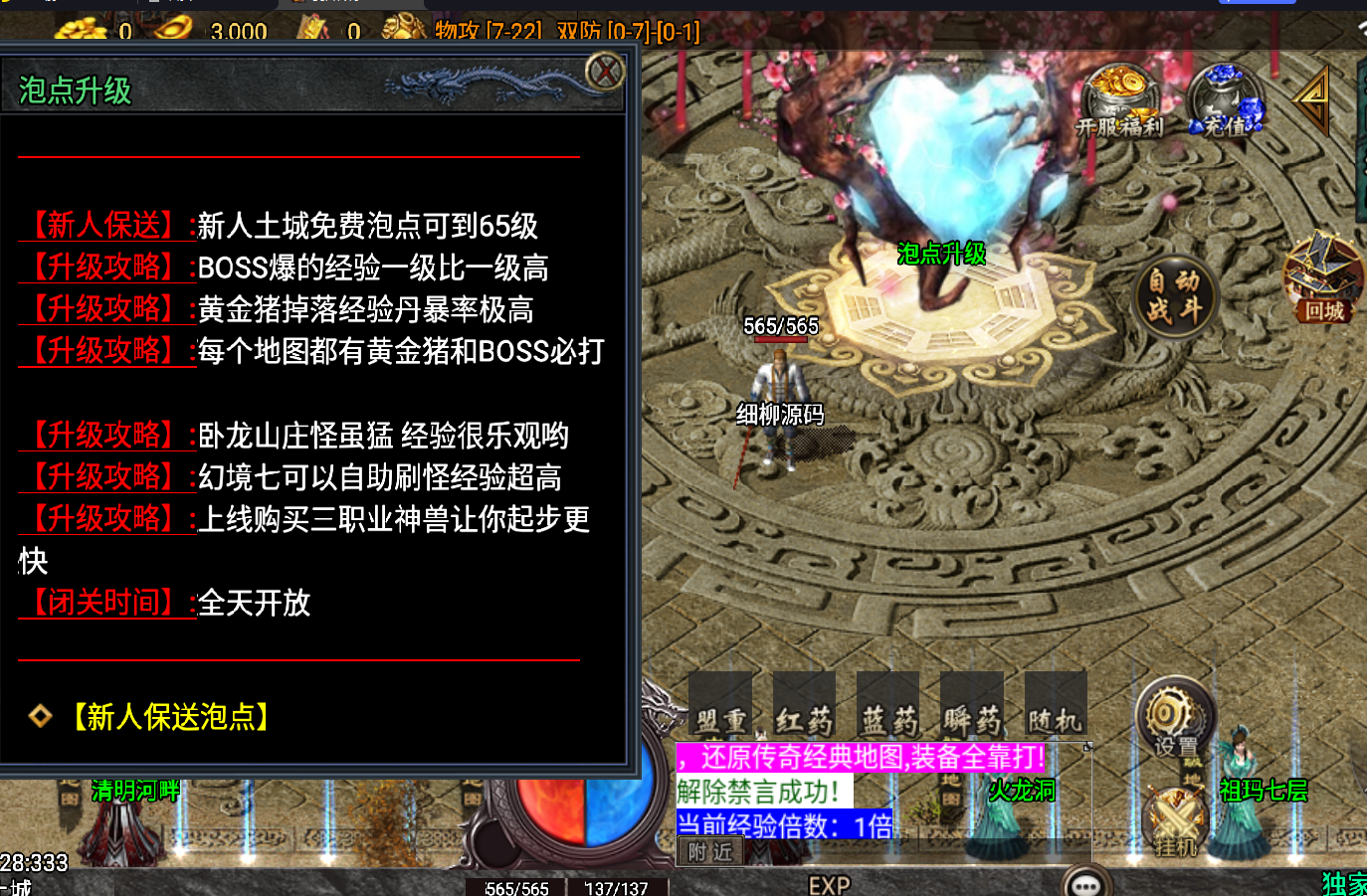1367x896 pixels.
Task: Click the EXP progress bar
Action: point(831,883)
